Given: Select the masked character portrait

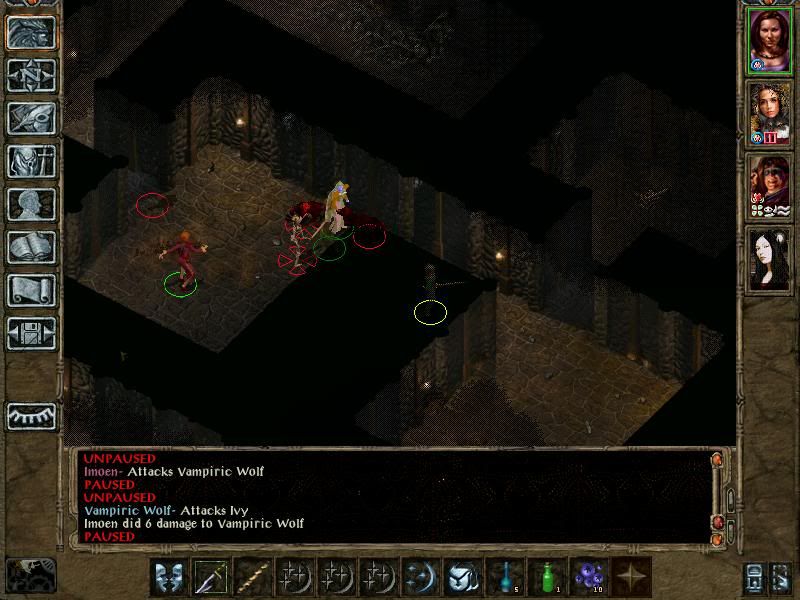Looking at the screenshot, I should [x=768, y=186].
